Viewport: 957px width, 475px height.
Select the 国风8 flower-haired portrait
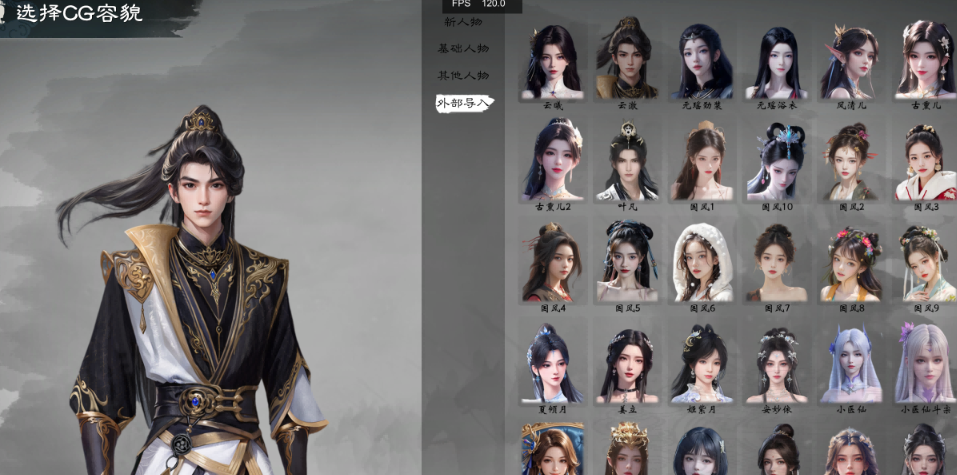[x=851, y=262]
